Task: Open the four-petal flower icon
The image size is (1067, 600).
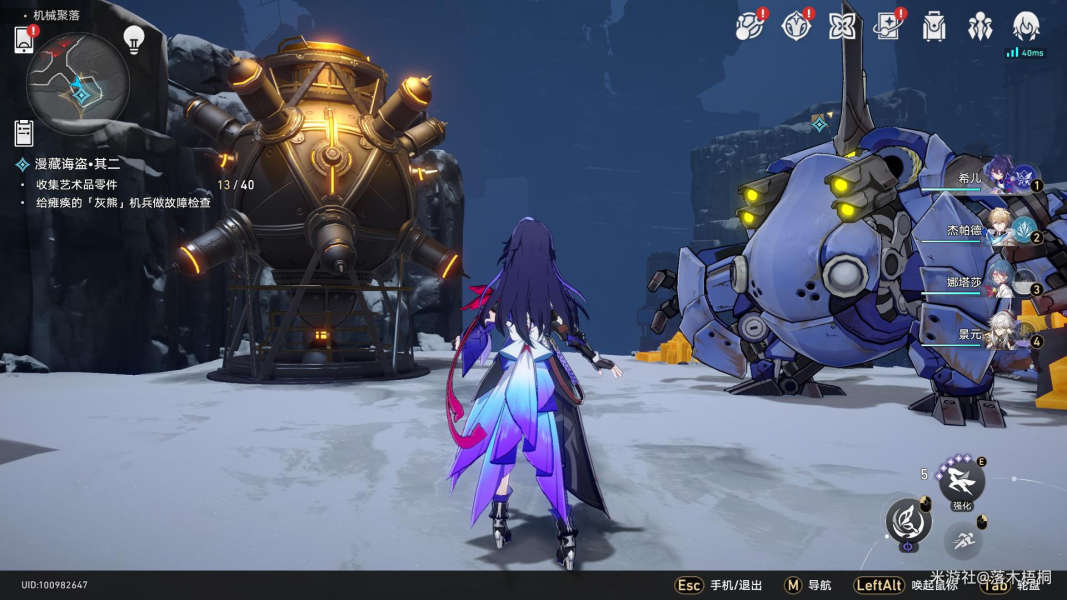Action: (842, 27)
